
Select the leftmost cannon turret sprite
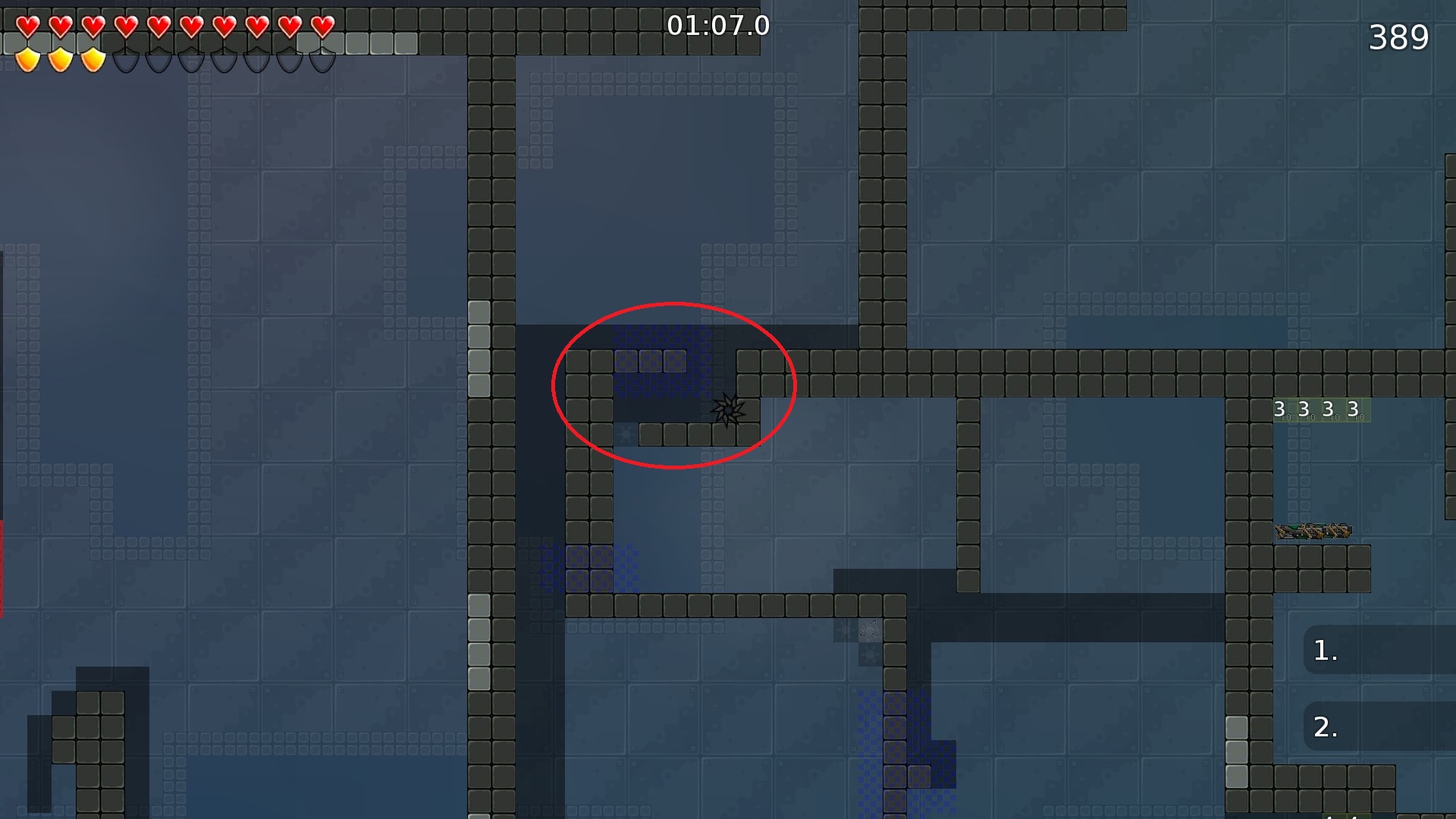point(1285,531)
